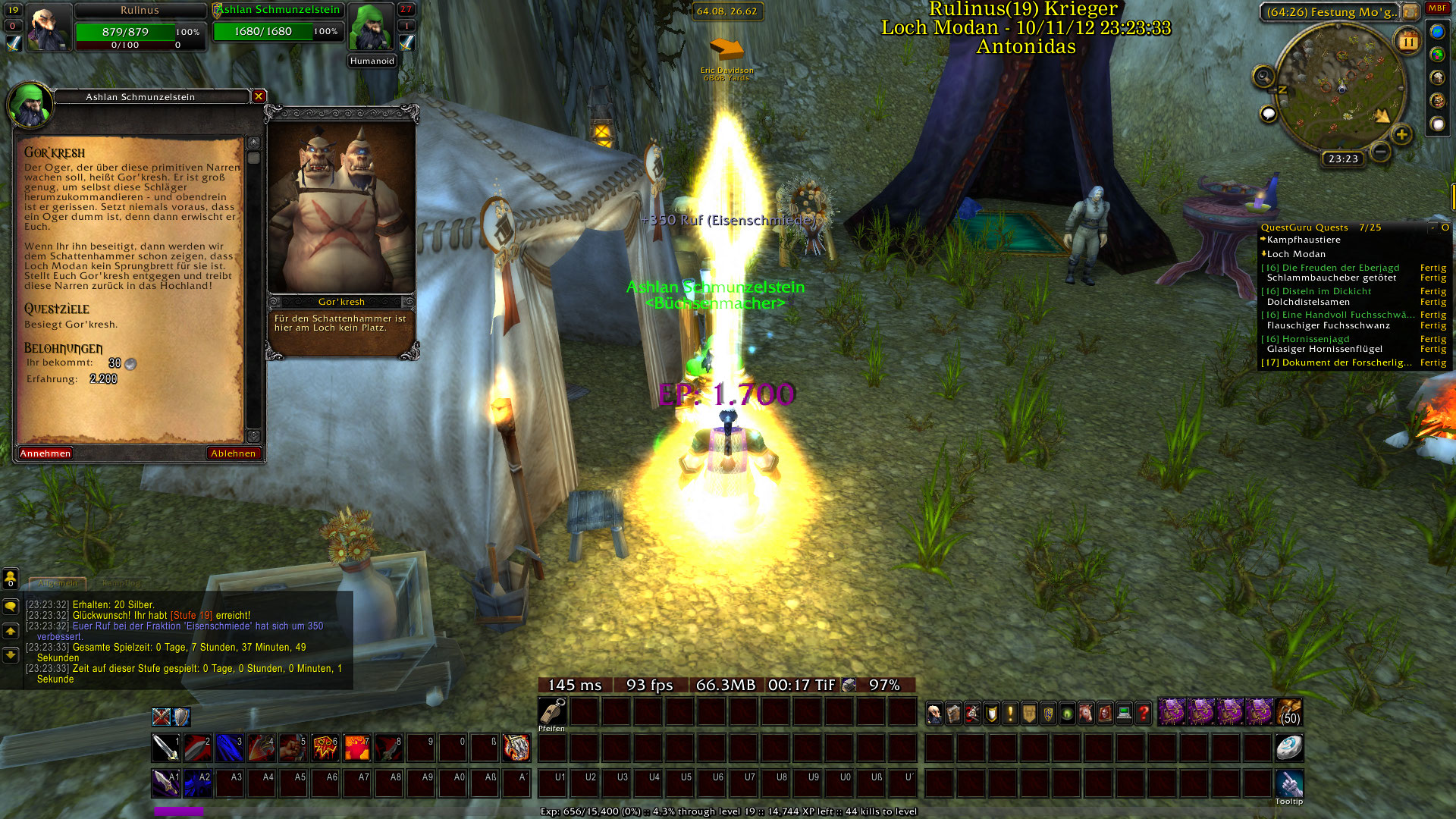Activate the sword ability in slot 1
1456x819 pixels.
click(165, 748)
